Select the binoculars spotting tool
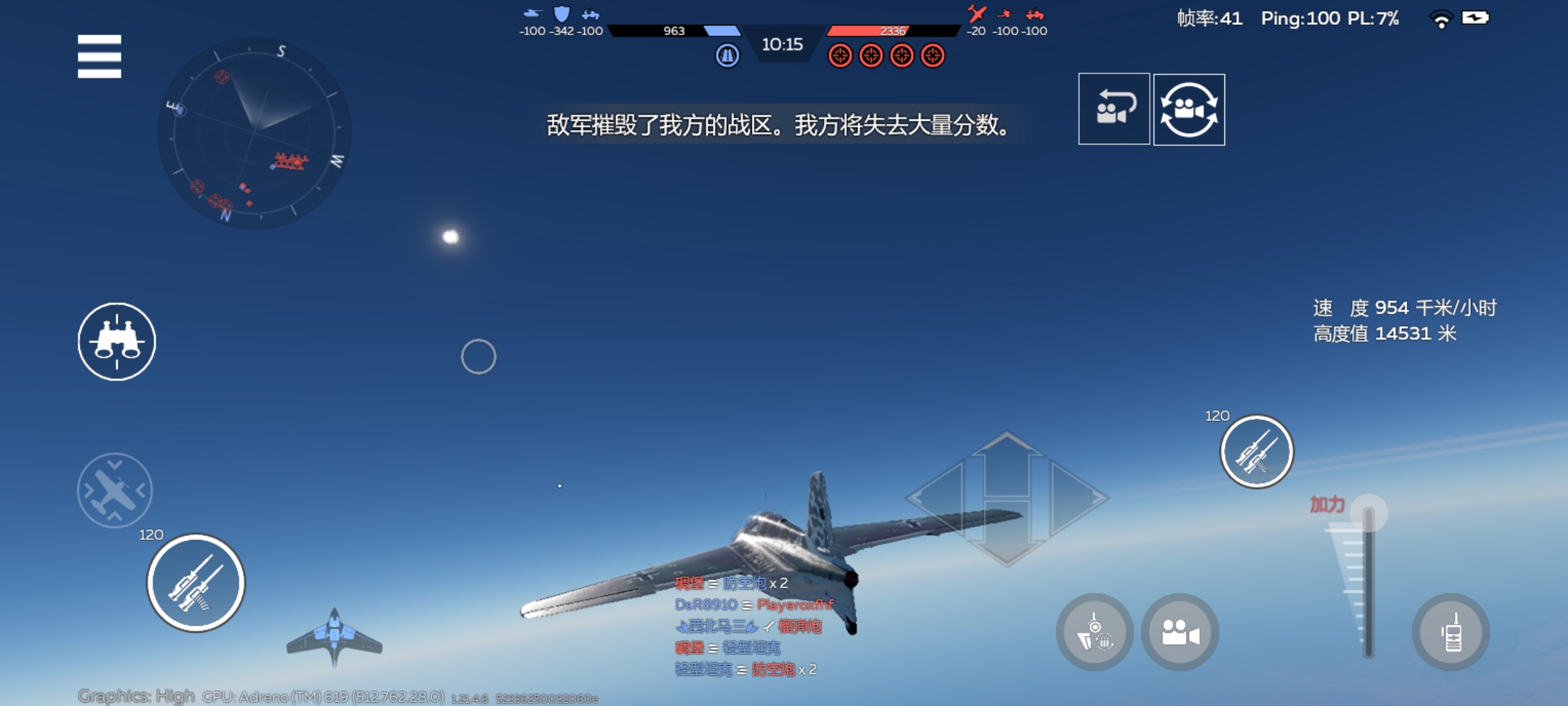1568x706 pixels. pos(116,341)
